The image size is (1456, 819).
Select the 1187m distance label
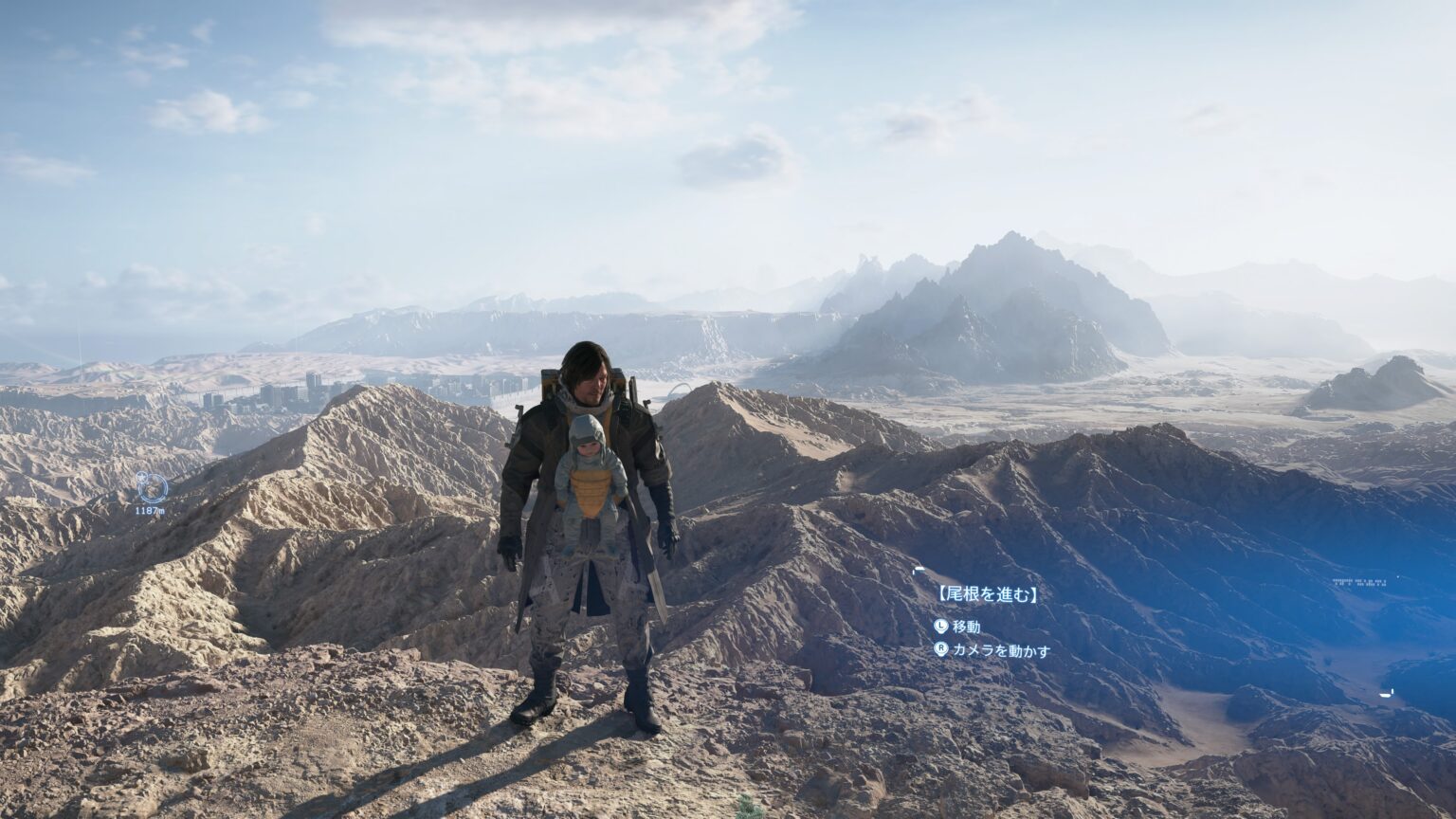pos(151,510)
